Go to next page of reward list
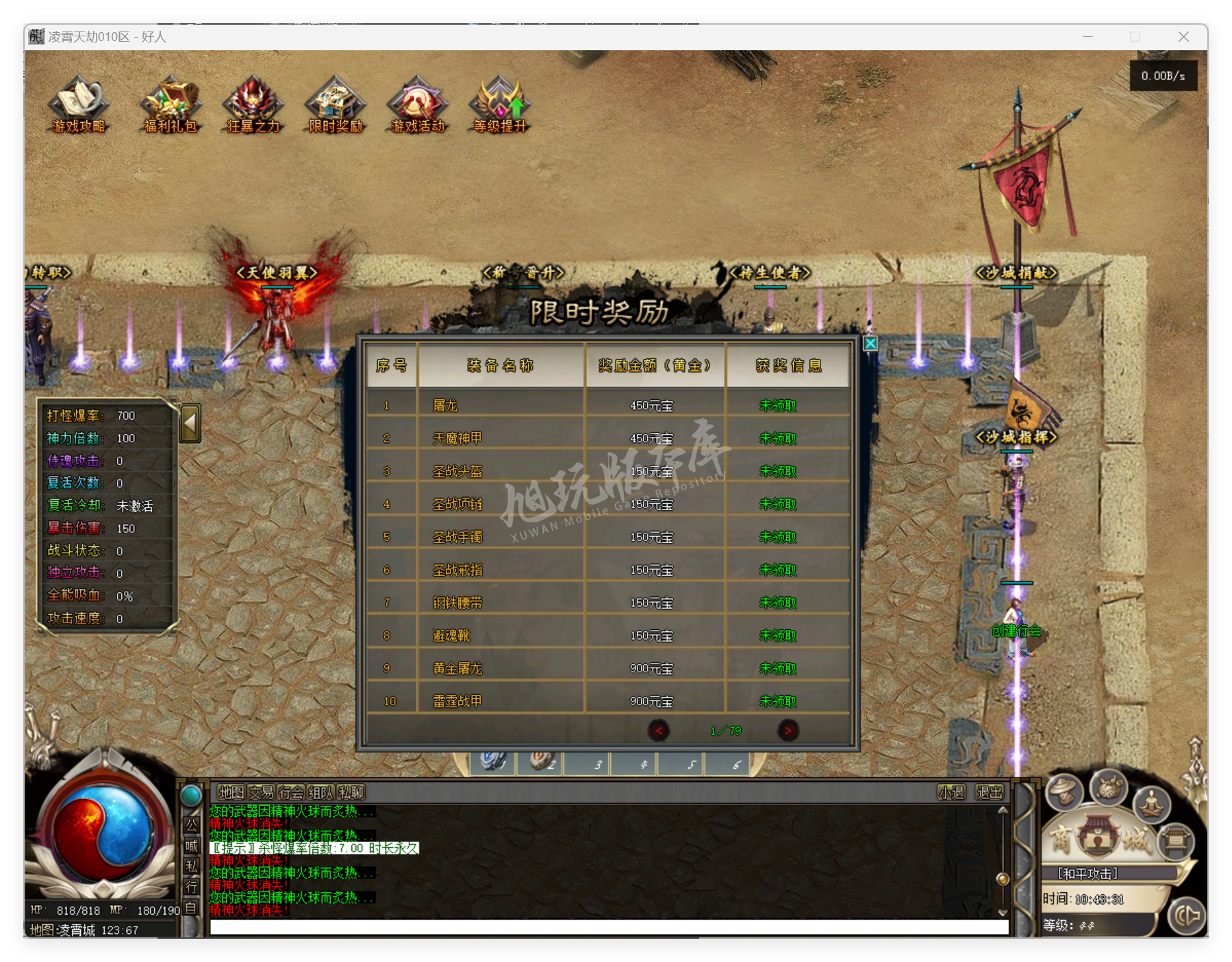This screenshot has width=1232, height=962. pyautogui.click(x=788, y=731)
